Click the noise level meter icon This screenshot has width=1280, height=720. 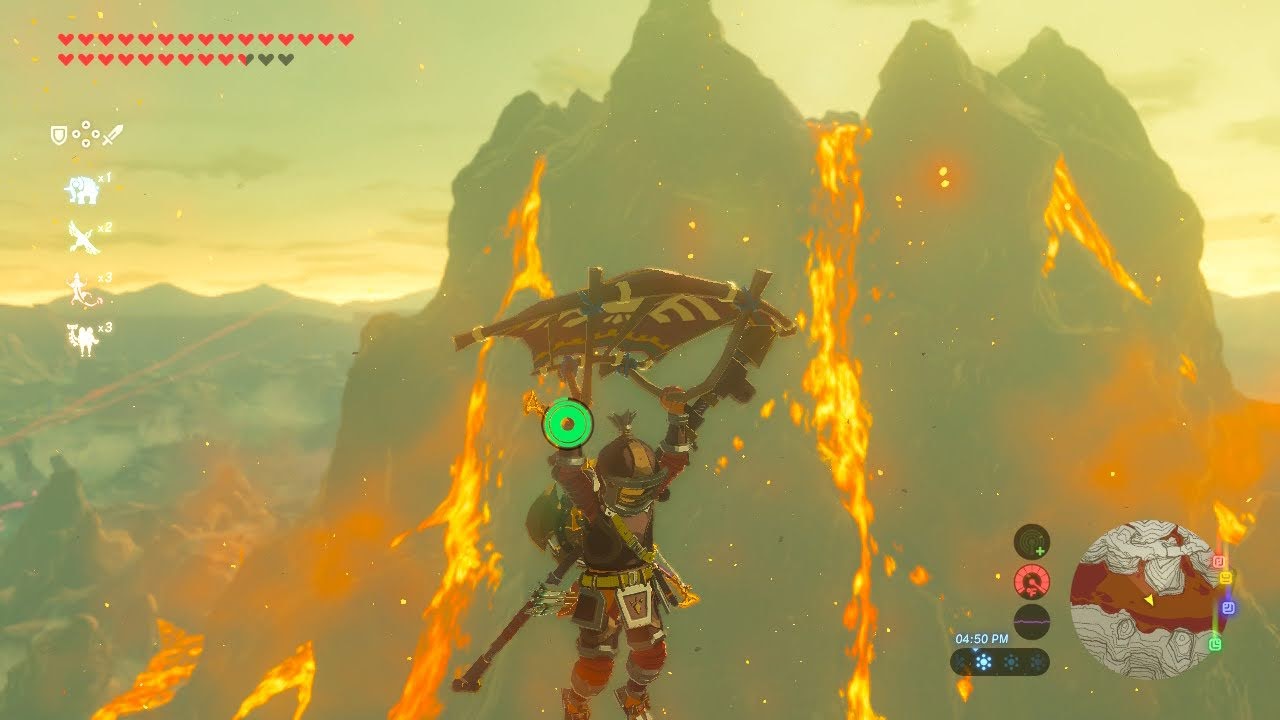pyautogui.click(x=1032, y=621)
